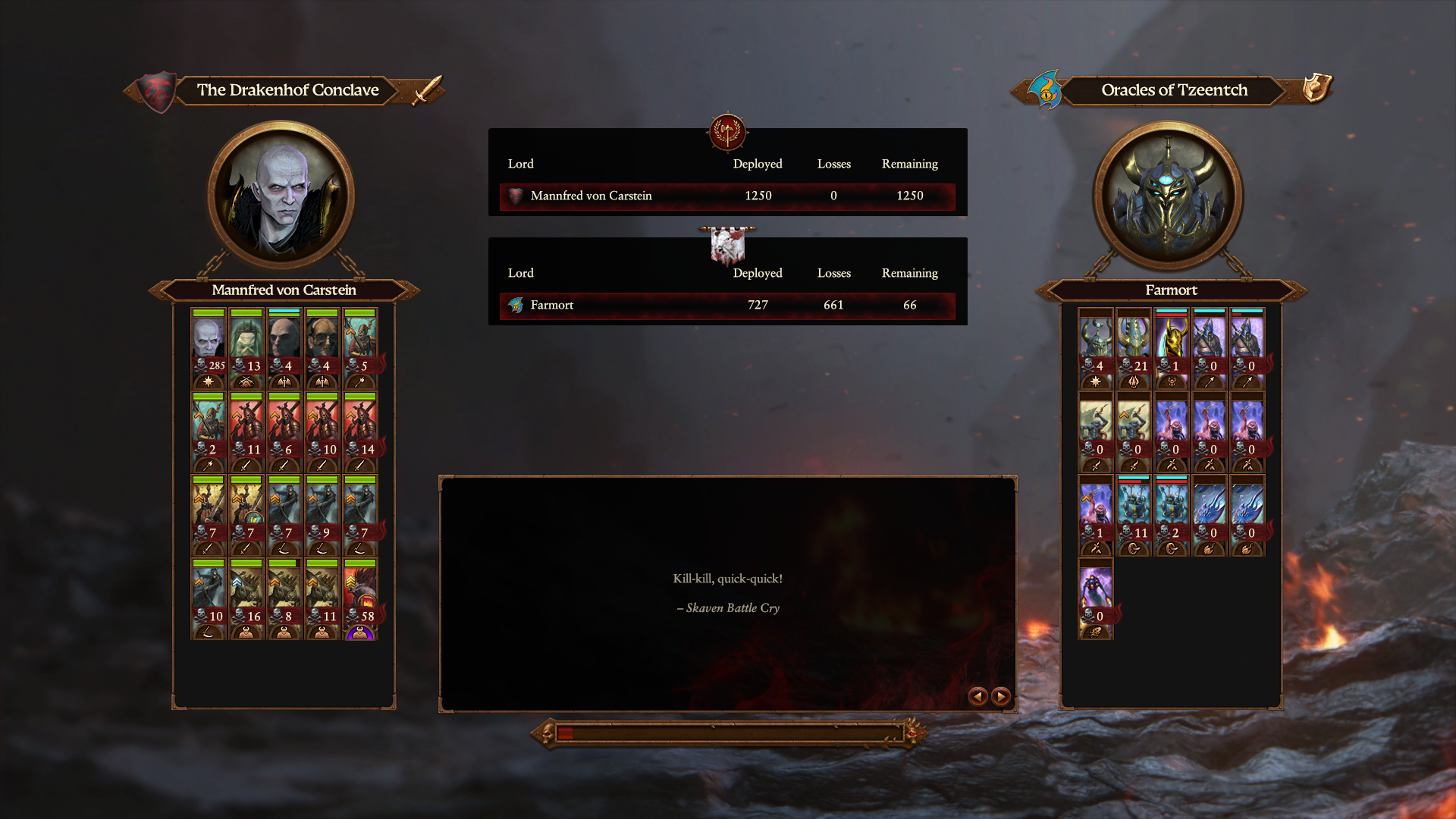1456x819 pixels.
Task: Select Farmort's unit card with 21 kills
Action: coord(1133,348)
